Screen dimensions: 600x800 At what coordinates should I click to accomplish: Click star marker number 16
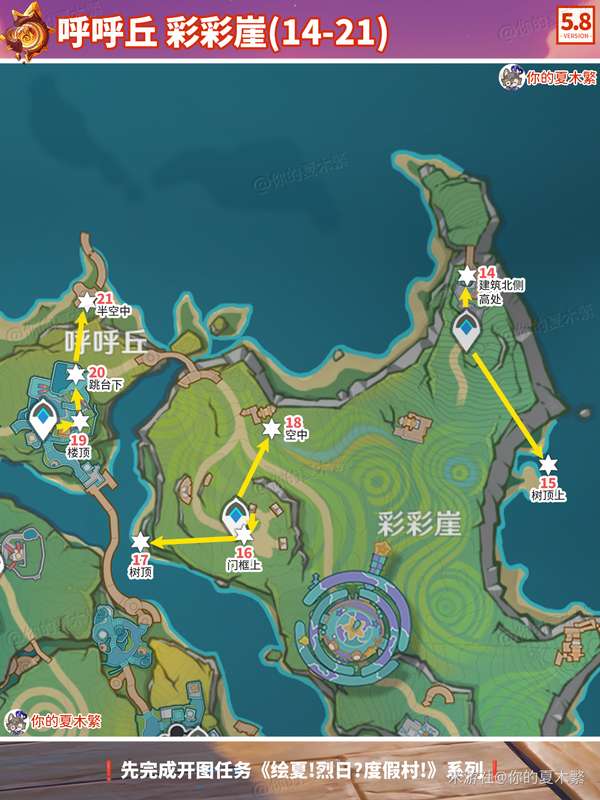click(244, 537)
